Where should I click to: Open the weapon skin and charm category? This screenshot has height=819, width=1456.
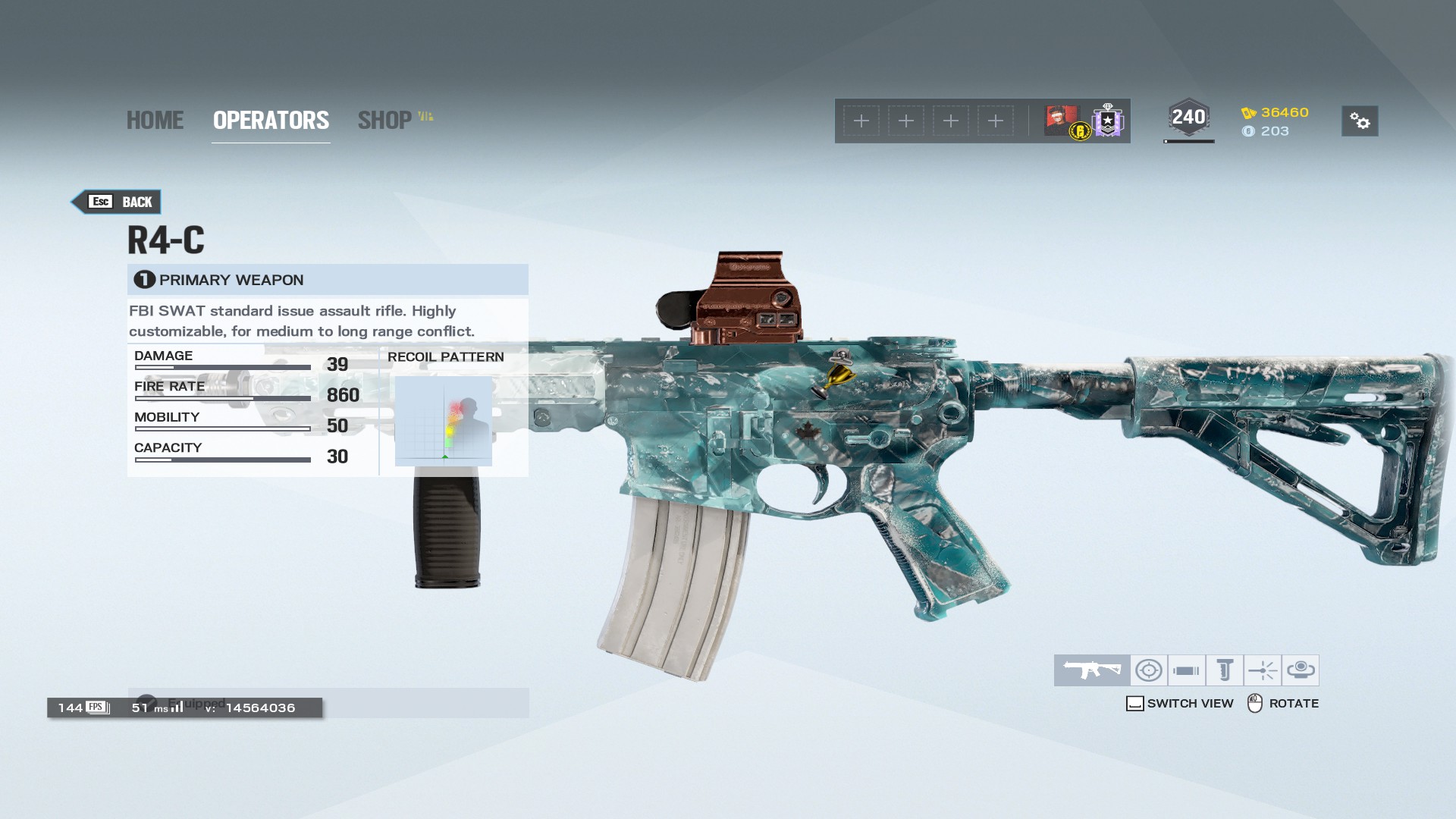click(x=1301, y=670)
